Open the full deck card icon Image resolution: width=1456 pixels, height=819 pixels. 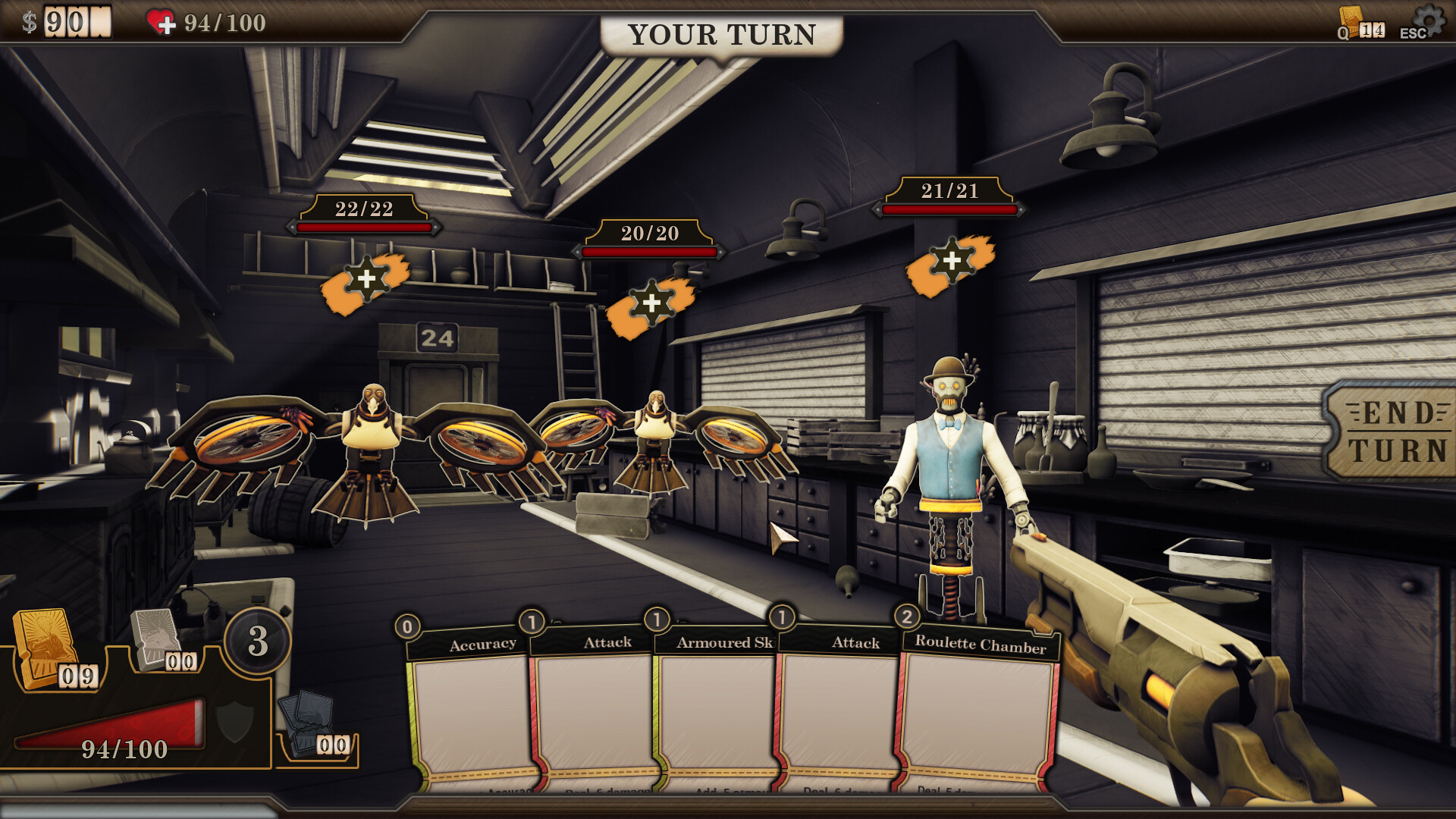tap(1353, 21)
